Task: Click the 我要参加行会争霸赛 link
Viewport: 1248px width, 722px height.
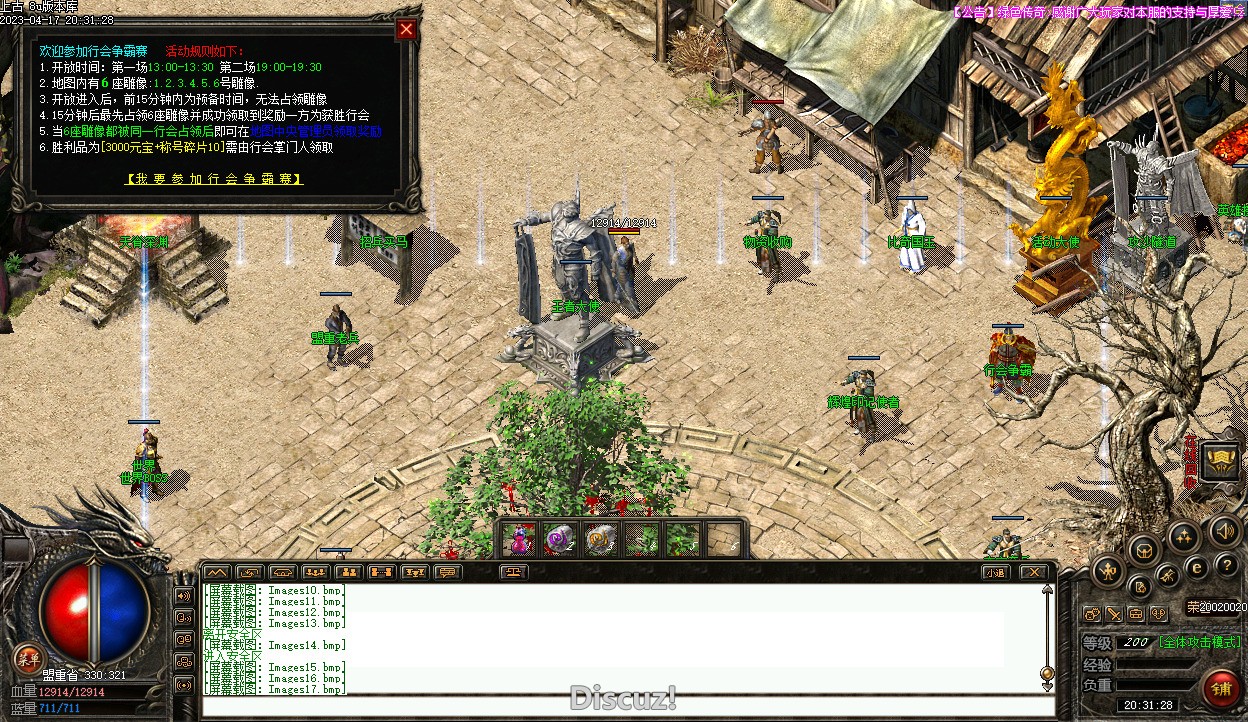Action: pos(214,179)
